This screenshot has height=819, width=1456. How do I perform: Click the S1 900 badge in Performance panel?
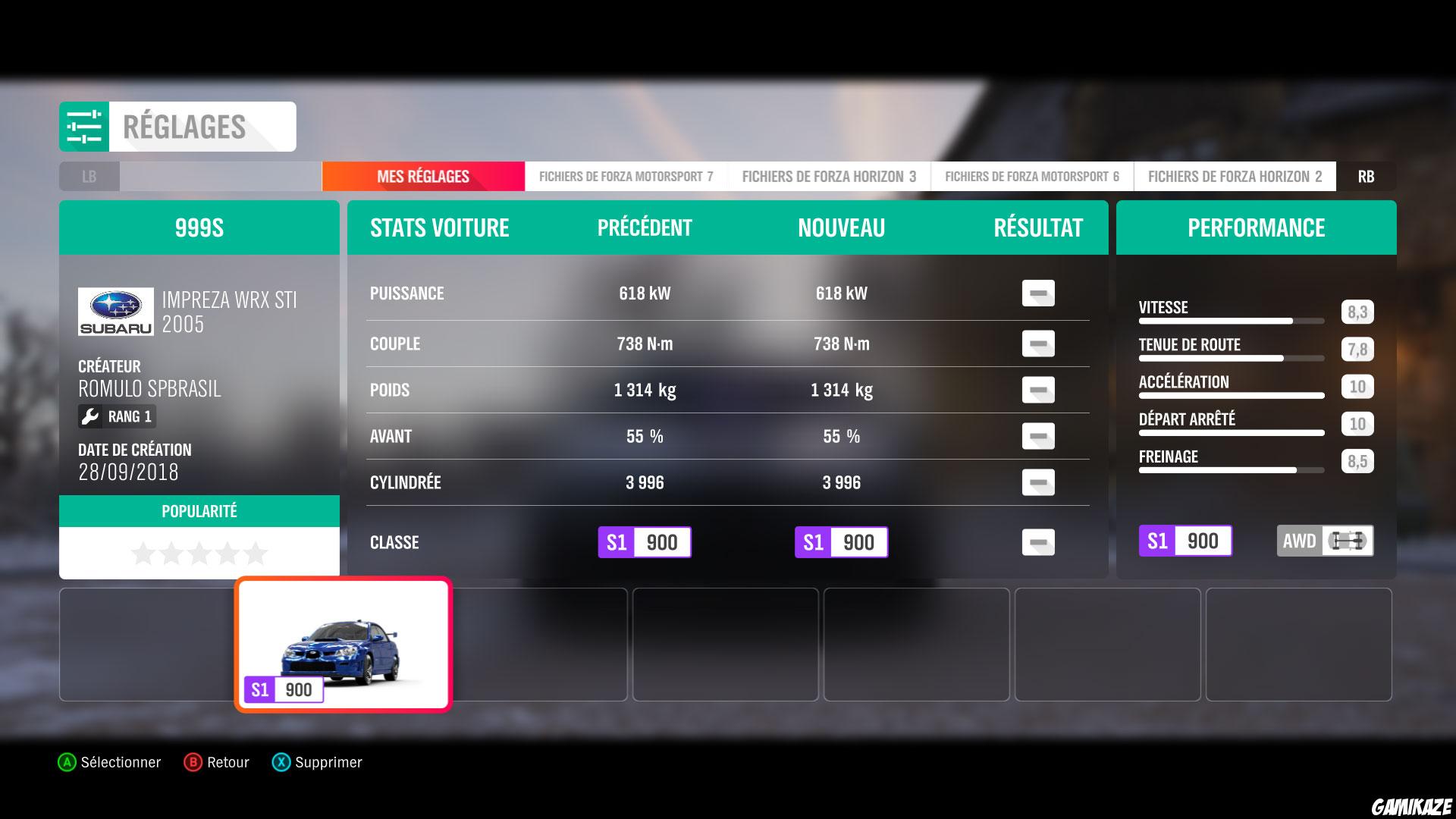pos(1185,541)
